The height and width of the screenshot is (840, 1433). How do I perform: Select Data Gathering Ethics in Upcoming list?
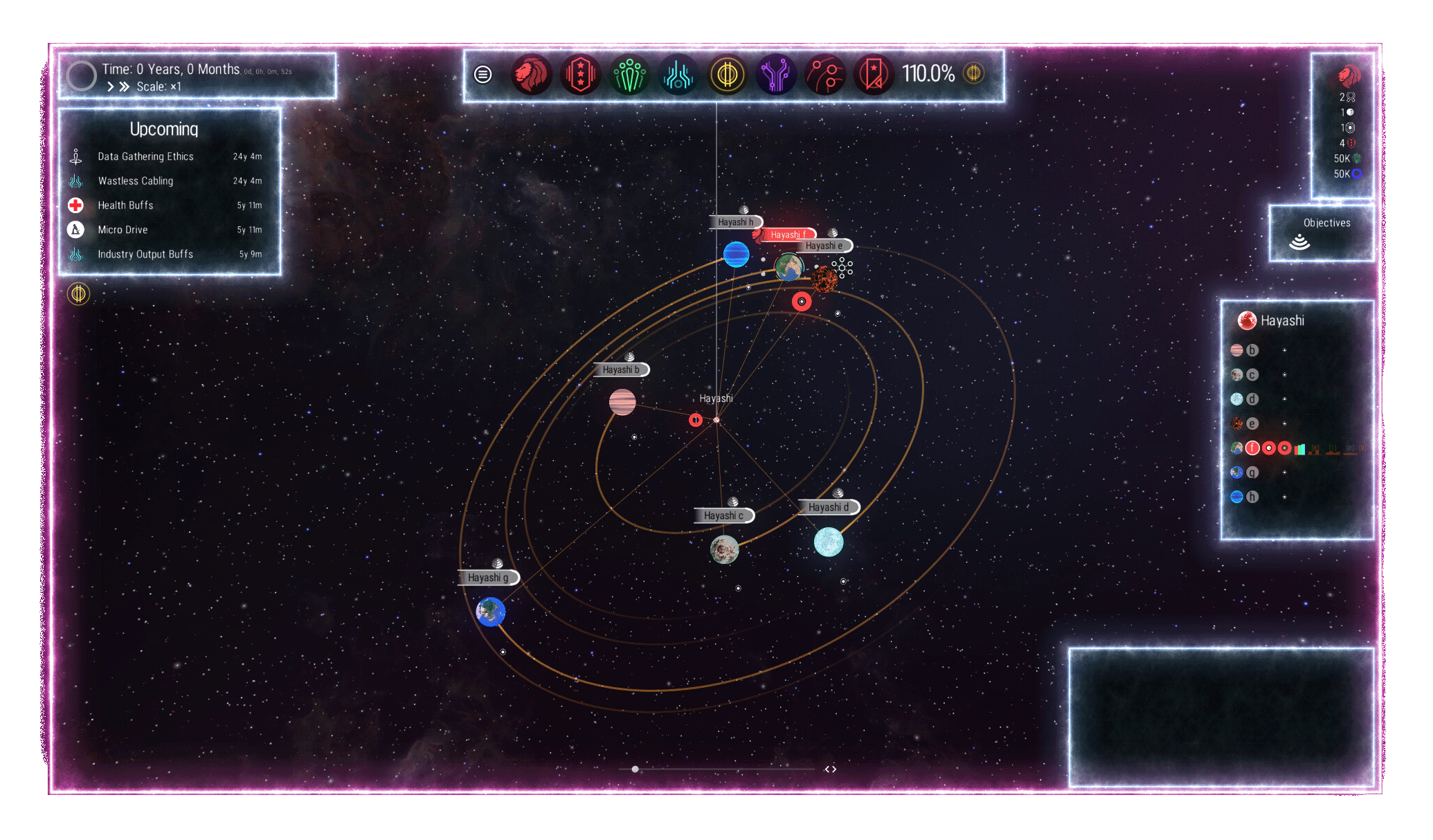[145, 156]
